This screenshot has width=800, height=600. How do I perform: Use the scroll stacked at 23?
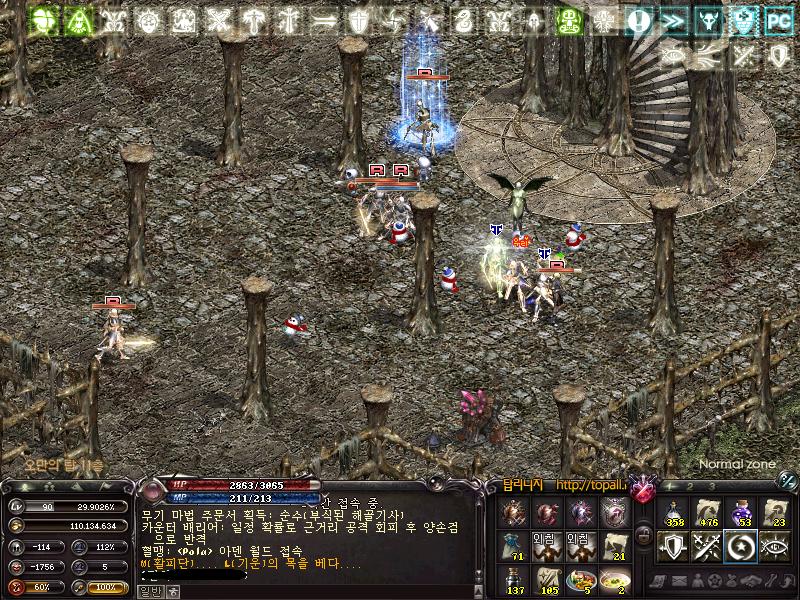click(x=775, y=513)
